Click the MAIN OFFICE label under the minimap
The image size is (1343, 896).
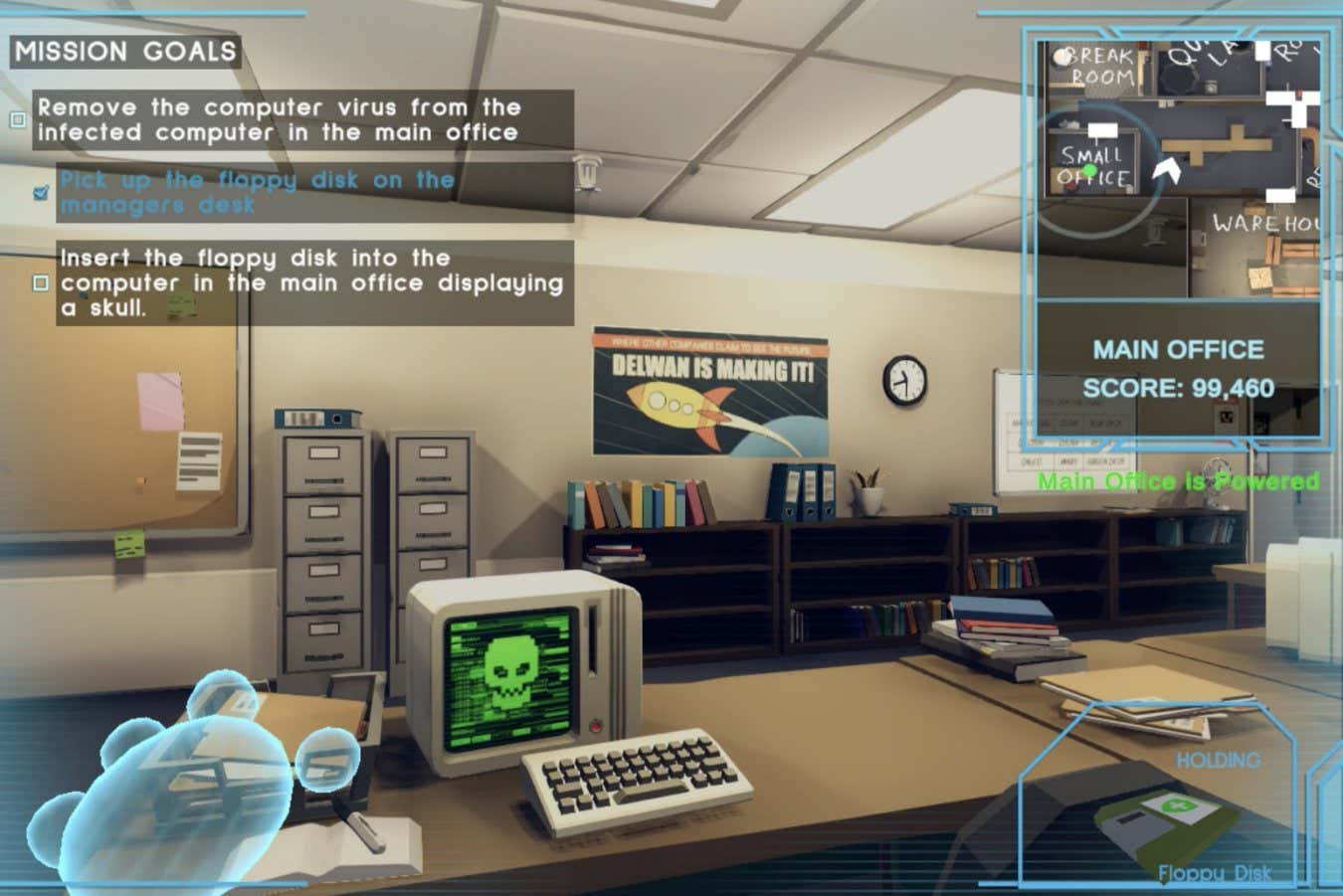tap(1178, 350)
